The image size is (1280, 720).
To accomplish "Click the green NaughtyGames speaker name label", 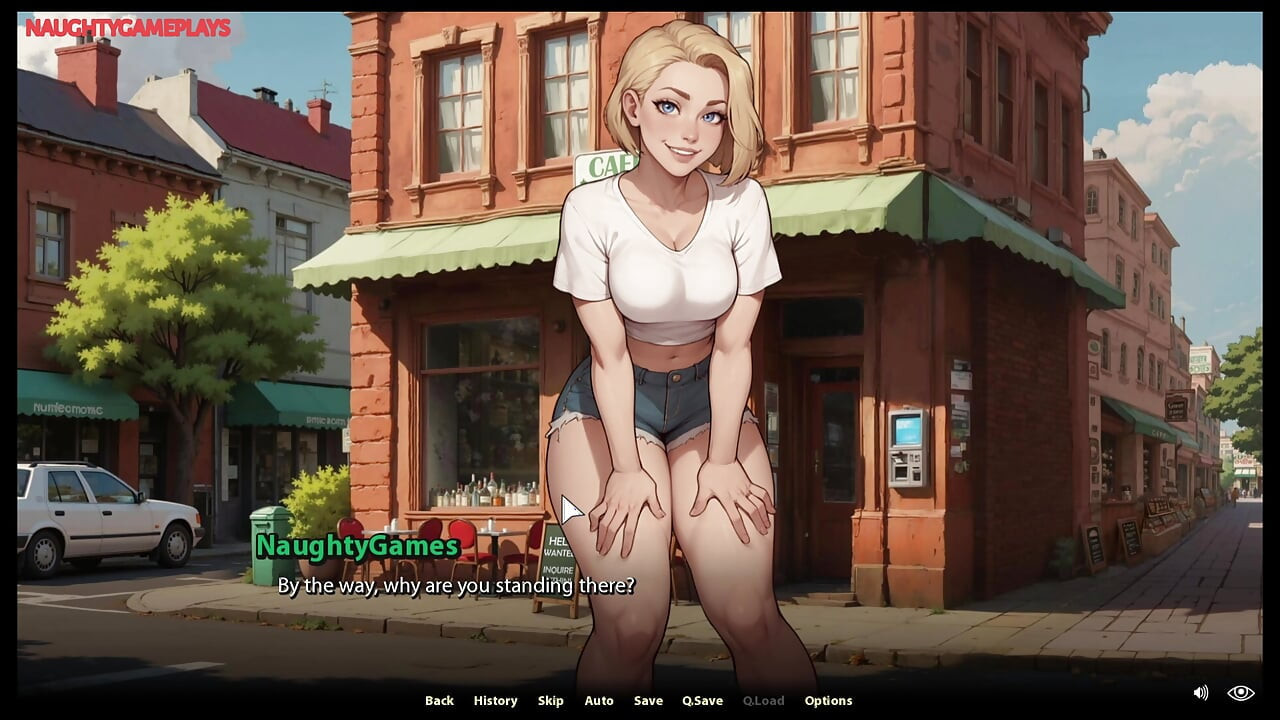I will [357, 547].
